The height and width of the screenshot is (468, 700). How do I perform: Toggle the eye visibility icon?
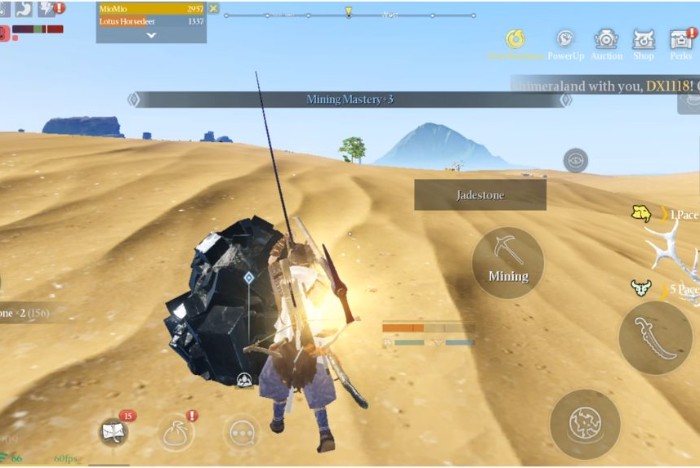[x=575, y=160]
